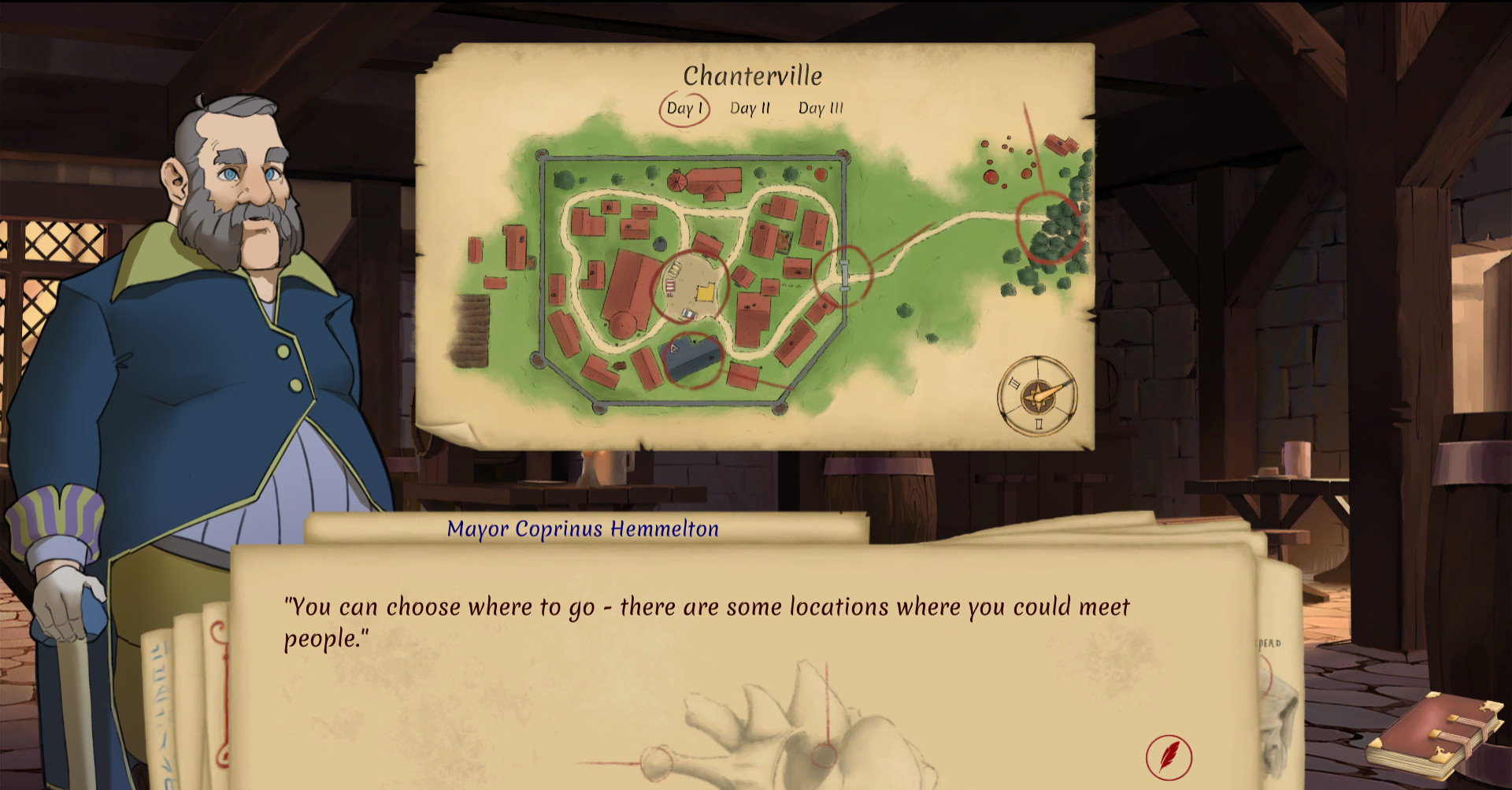
Task: Click the compass clock dial on the map
Action: coord(1036,395)
